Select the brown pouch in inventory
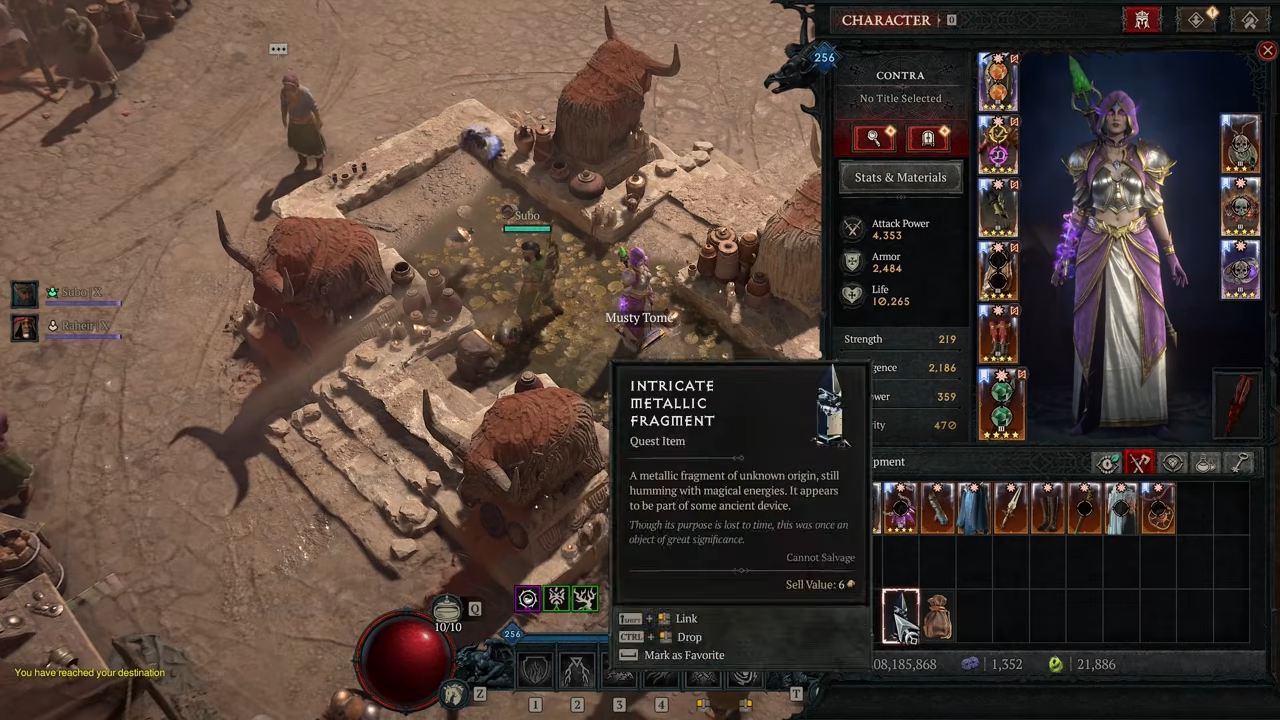Screen dimensions: 1280x720 click(937, 618)
